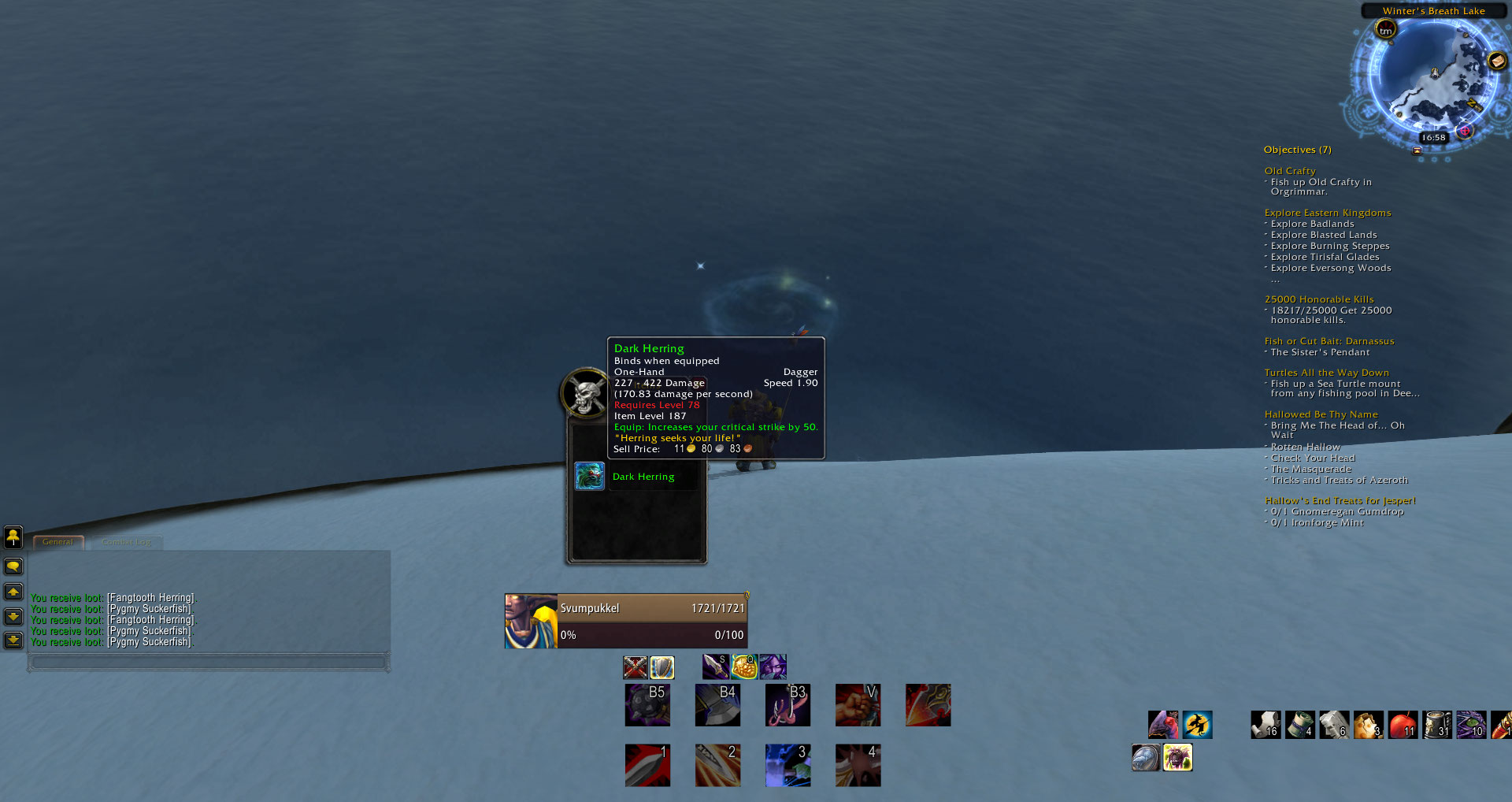The width and height of the screenshot is (1512, 802).
Task: Select the Svumpukkel player portrait
Action: (531, 621)
